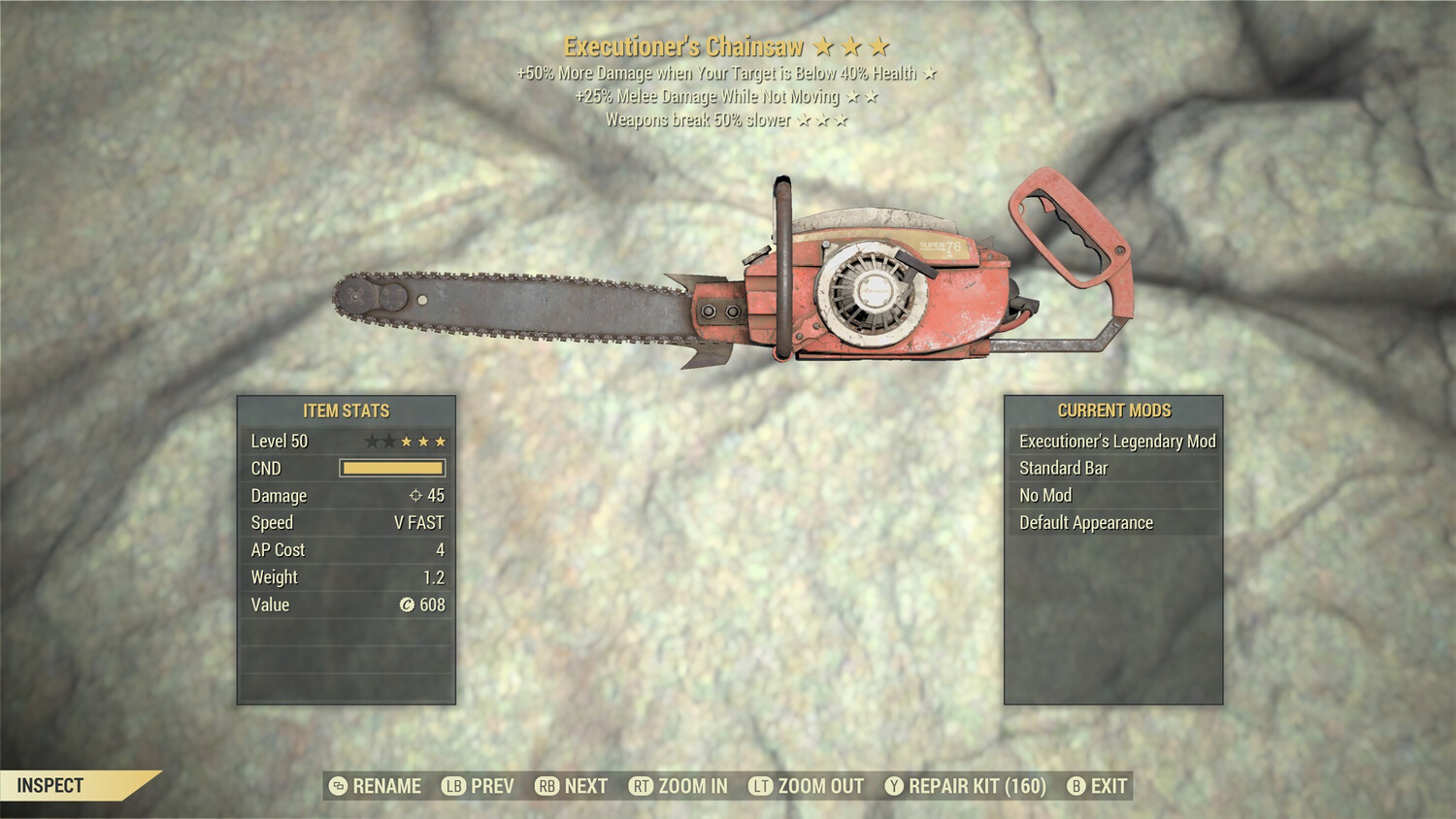Click the RENAME button
Viewport: 1456px width, 819px height.
click(386, 786)
